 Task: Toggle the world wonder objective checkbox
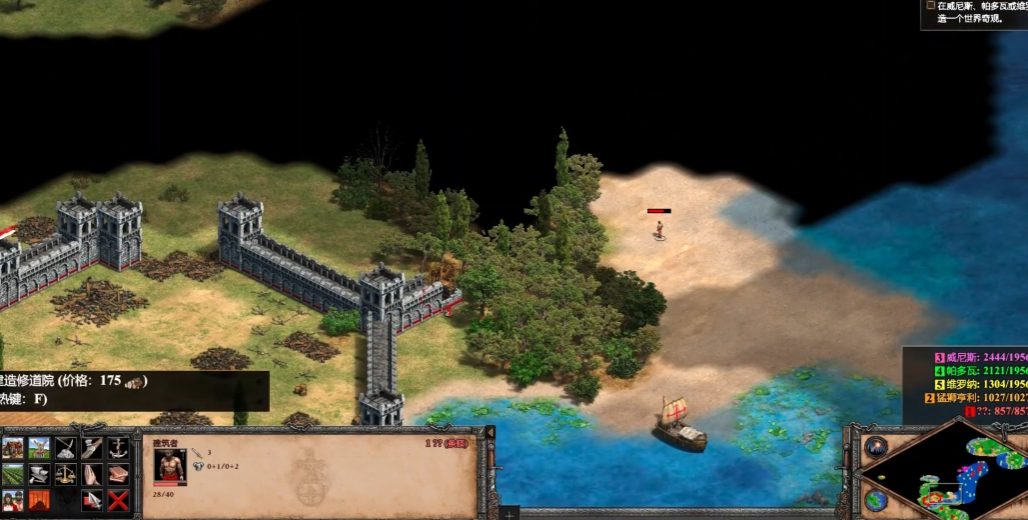tap(930, 5)
